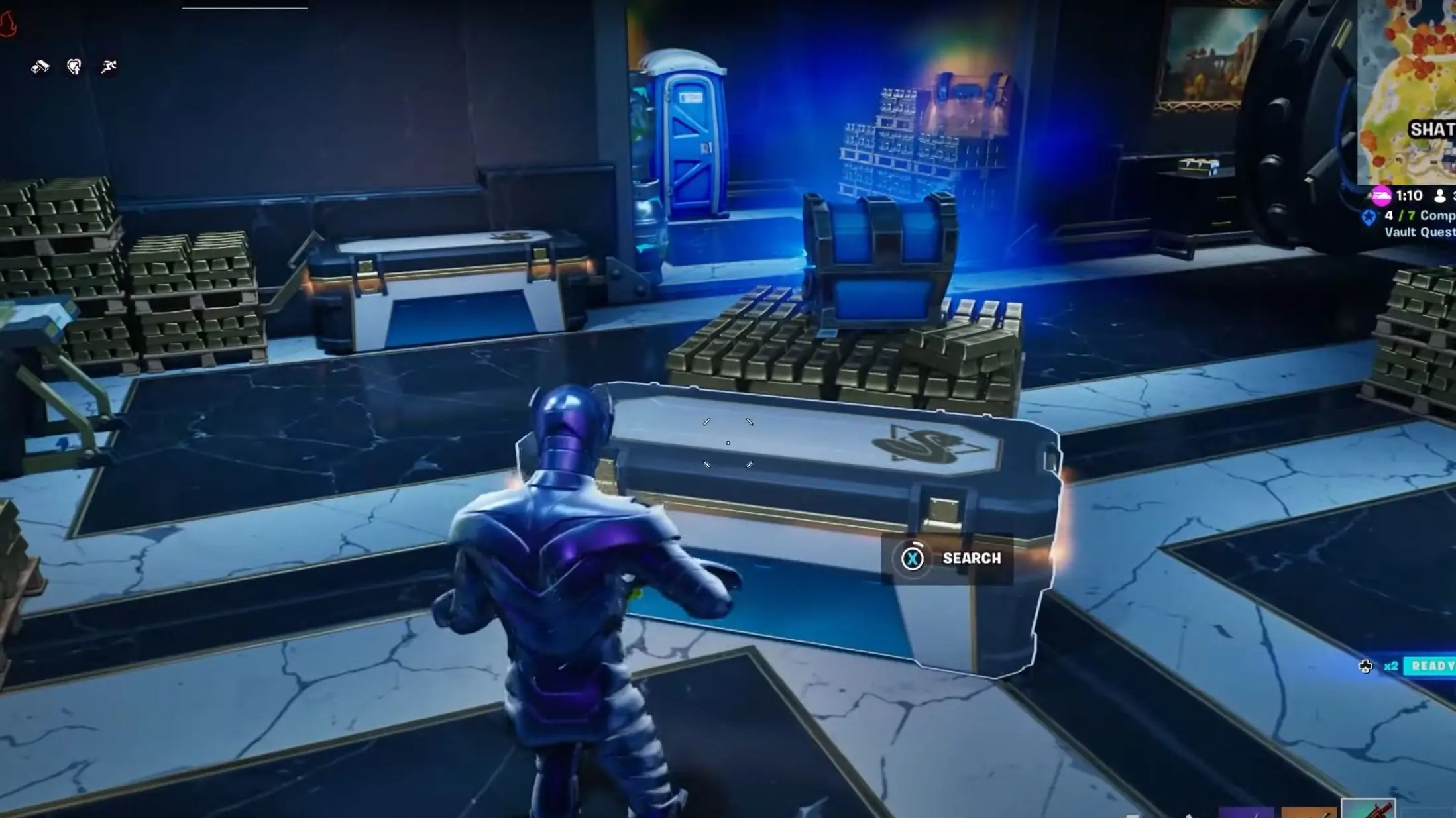Viewport: 1456px width, 818px height.
Task: Select the storm timer icon showing 1:10
Action: [x=1380, y=195]
